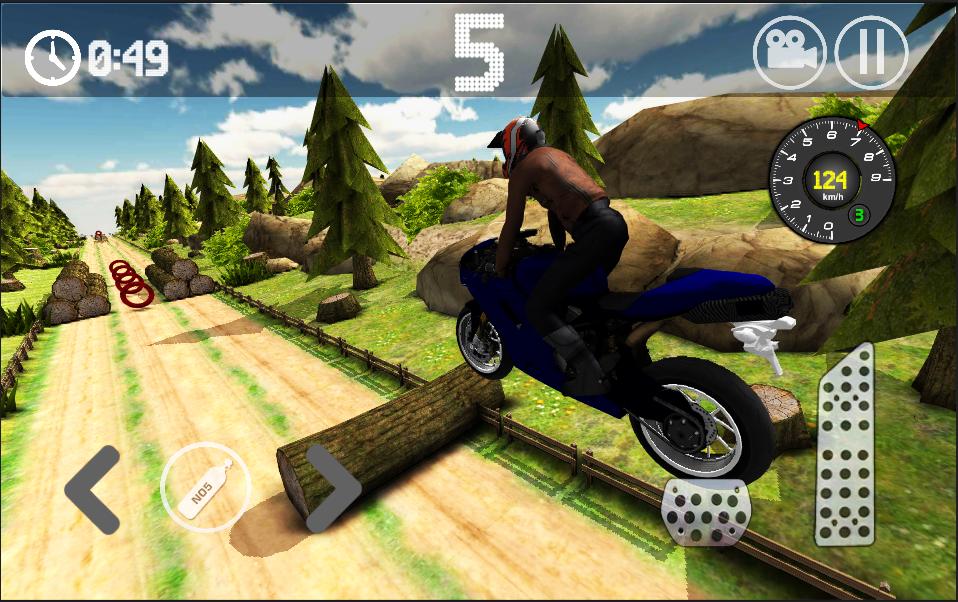Pause the game
Image resolution: width=958 pixels, height=602 pixels.
coord(870,52)
